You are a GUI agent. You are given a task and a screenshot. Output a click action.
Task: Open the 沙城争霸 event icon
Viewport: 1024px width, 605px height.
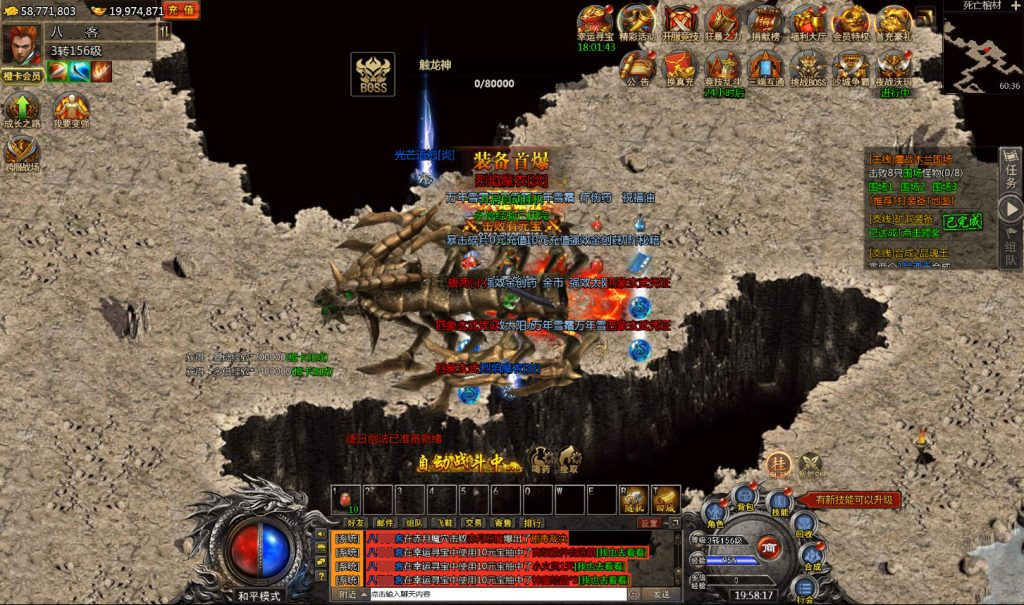[851, 66]
